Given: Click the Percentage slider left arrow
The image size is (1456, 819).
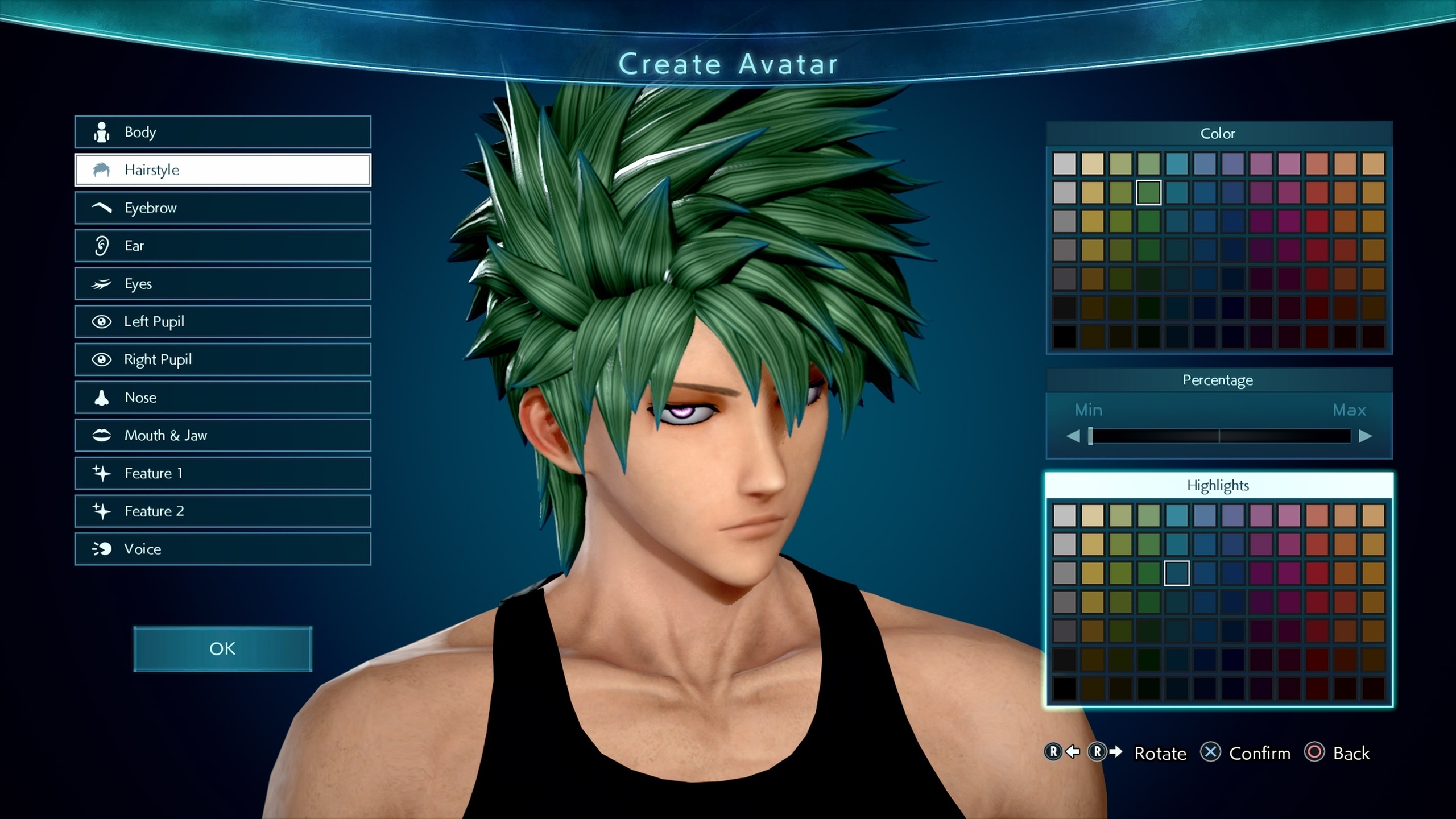Looking at the screenshot, I should 1074,436.
